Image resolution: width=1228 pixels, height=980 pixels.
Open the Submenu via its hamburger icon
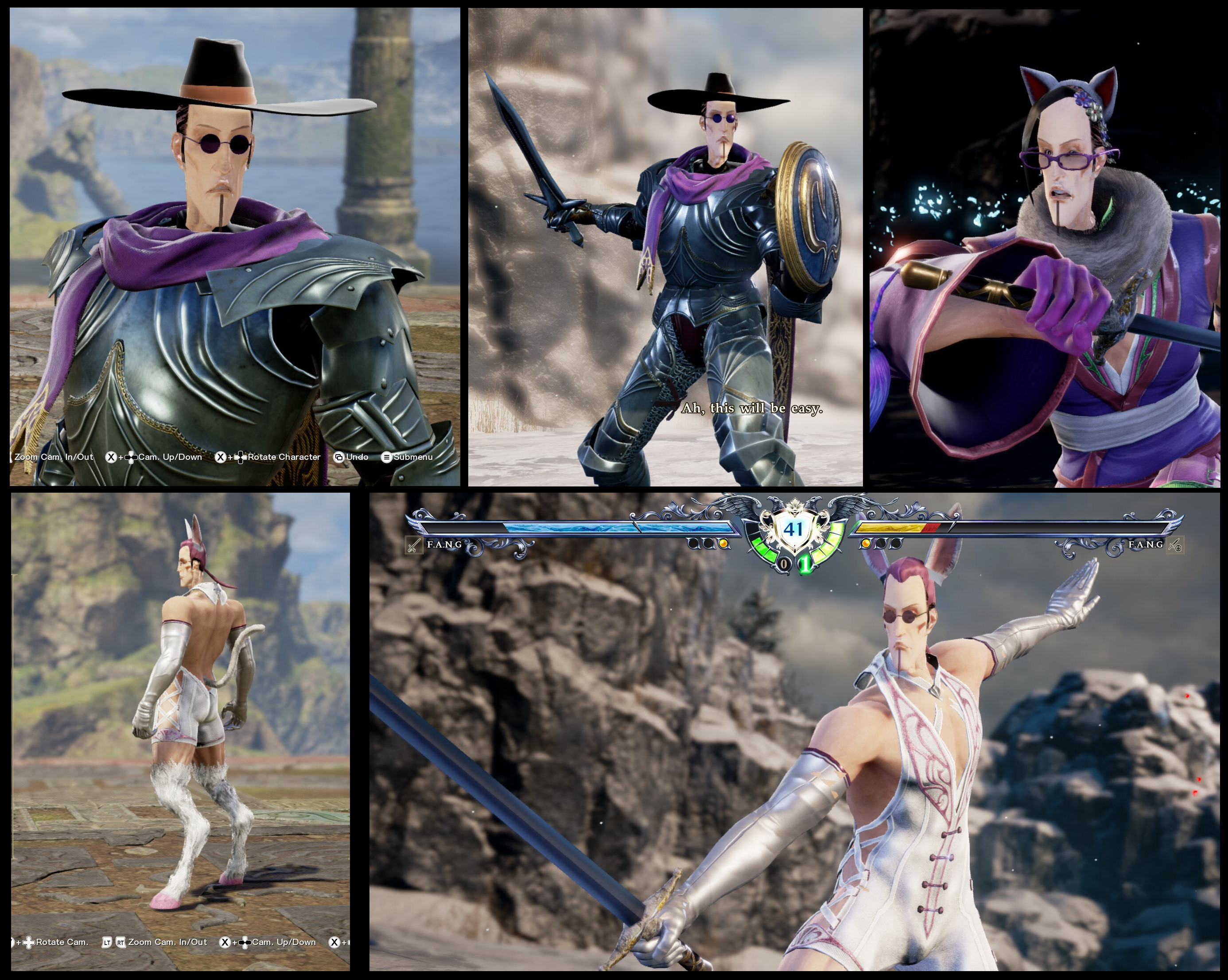[386, 458]
